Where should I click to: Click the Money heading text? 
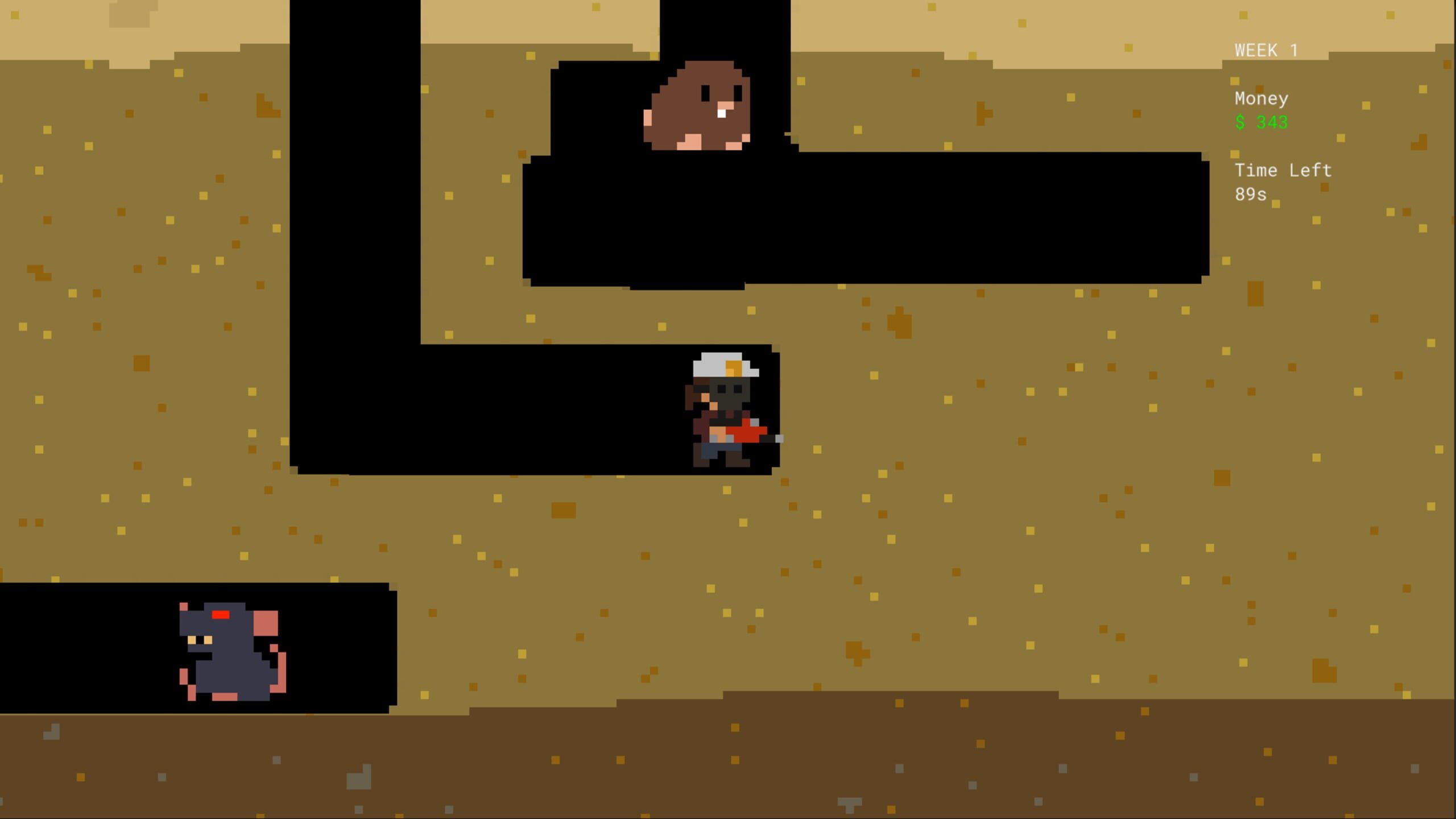point(1261,98)
